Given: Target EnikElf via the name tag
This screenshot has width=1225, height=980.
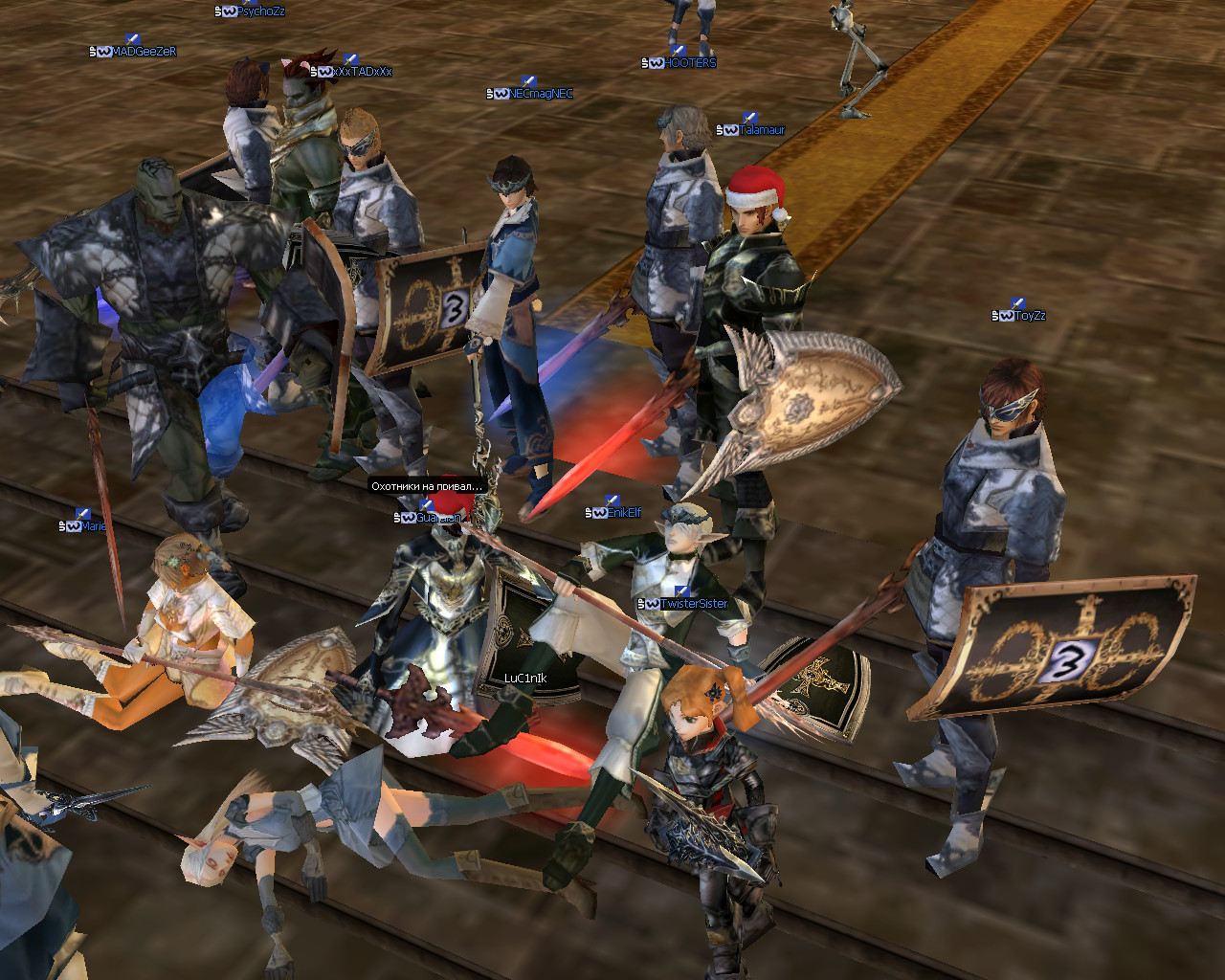Looking at the screenshot, I should [x=623, y=513].
